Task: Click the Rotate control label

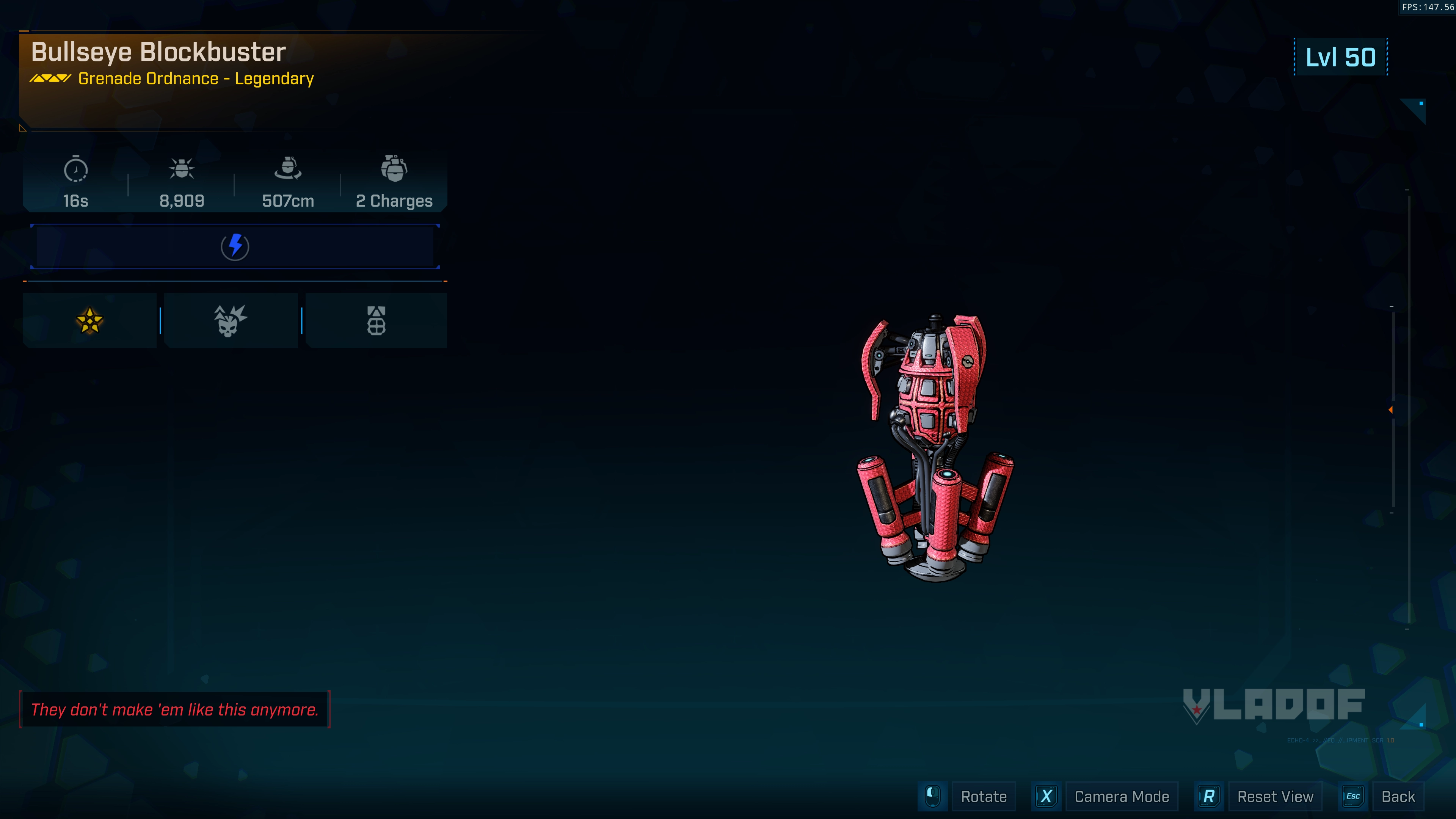Action: pyautogui.click(x=984, y=796)
